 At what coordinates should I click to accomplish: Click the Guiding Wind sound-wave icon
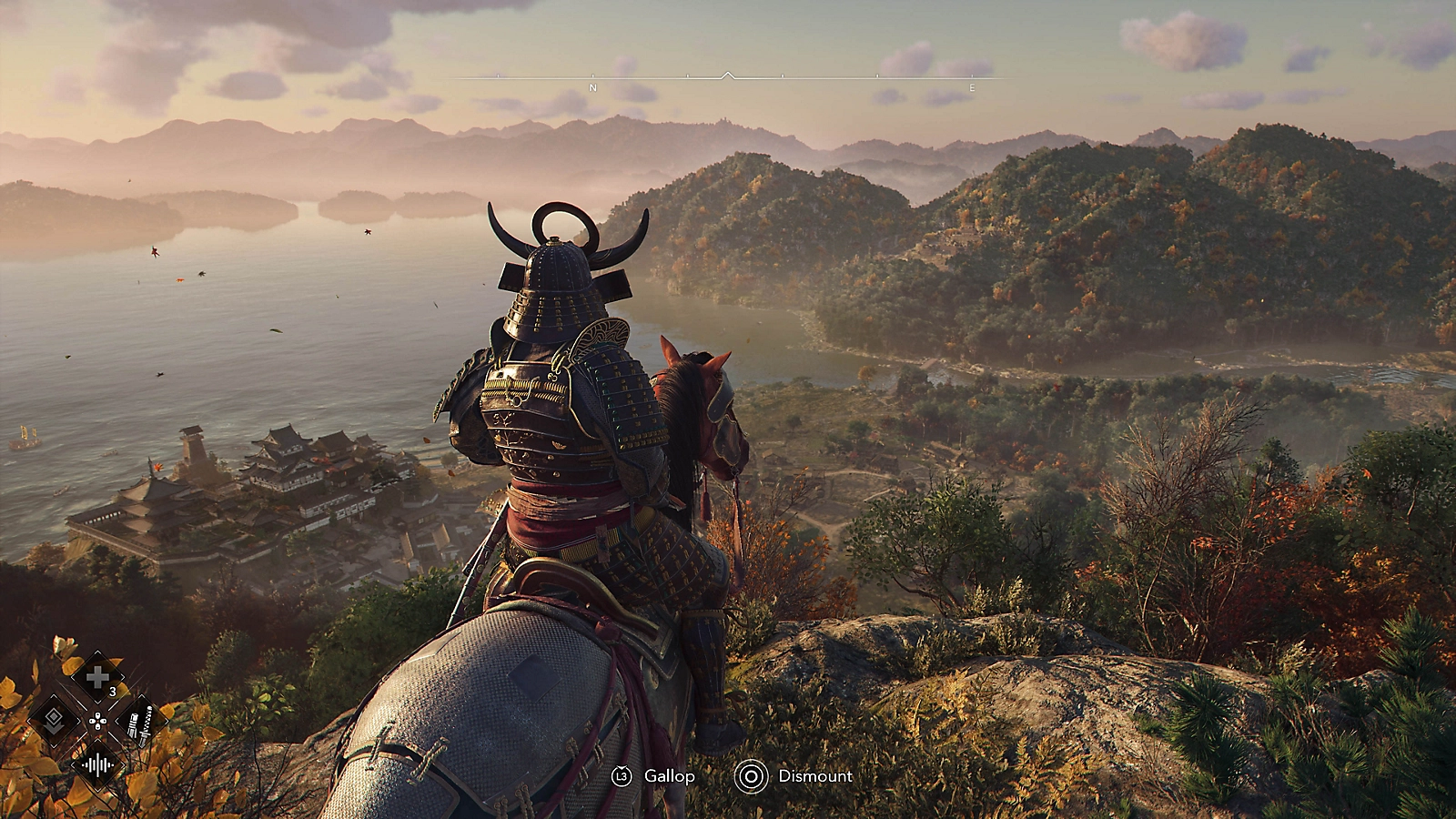pyautogui.click(x=97, y=763)
